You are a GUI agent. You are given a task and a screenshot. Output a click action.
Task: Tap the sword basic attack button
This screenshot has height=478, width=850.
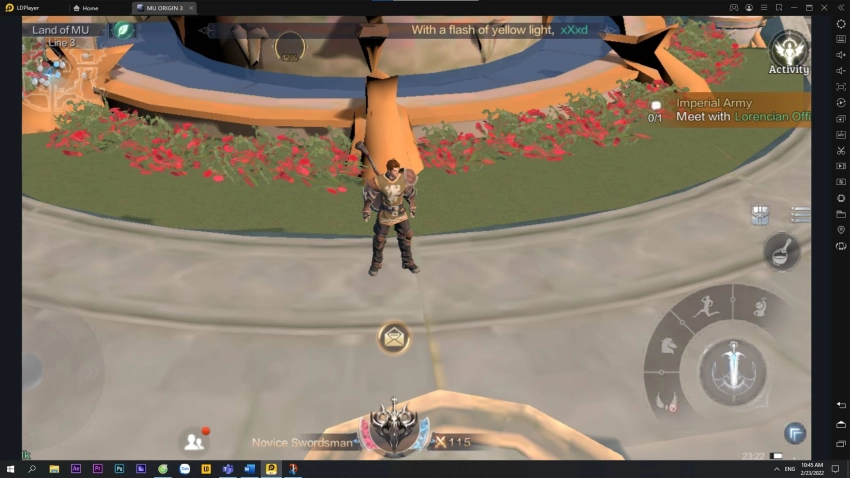[733, 369]
